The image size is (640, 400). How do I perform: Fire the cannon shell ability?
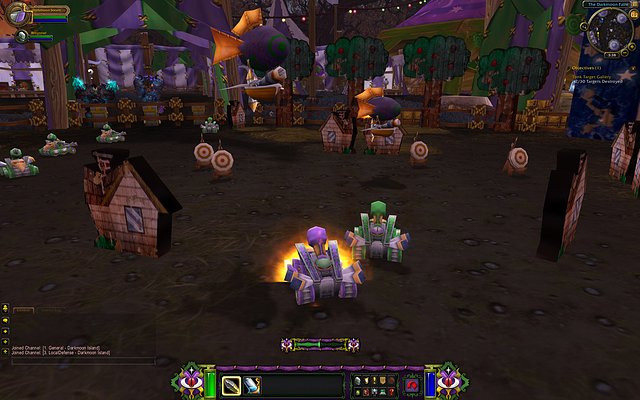pyautogui.click(x=231, y=384)
